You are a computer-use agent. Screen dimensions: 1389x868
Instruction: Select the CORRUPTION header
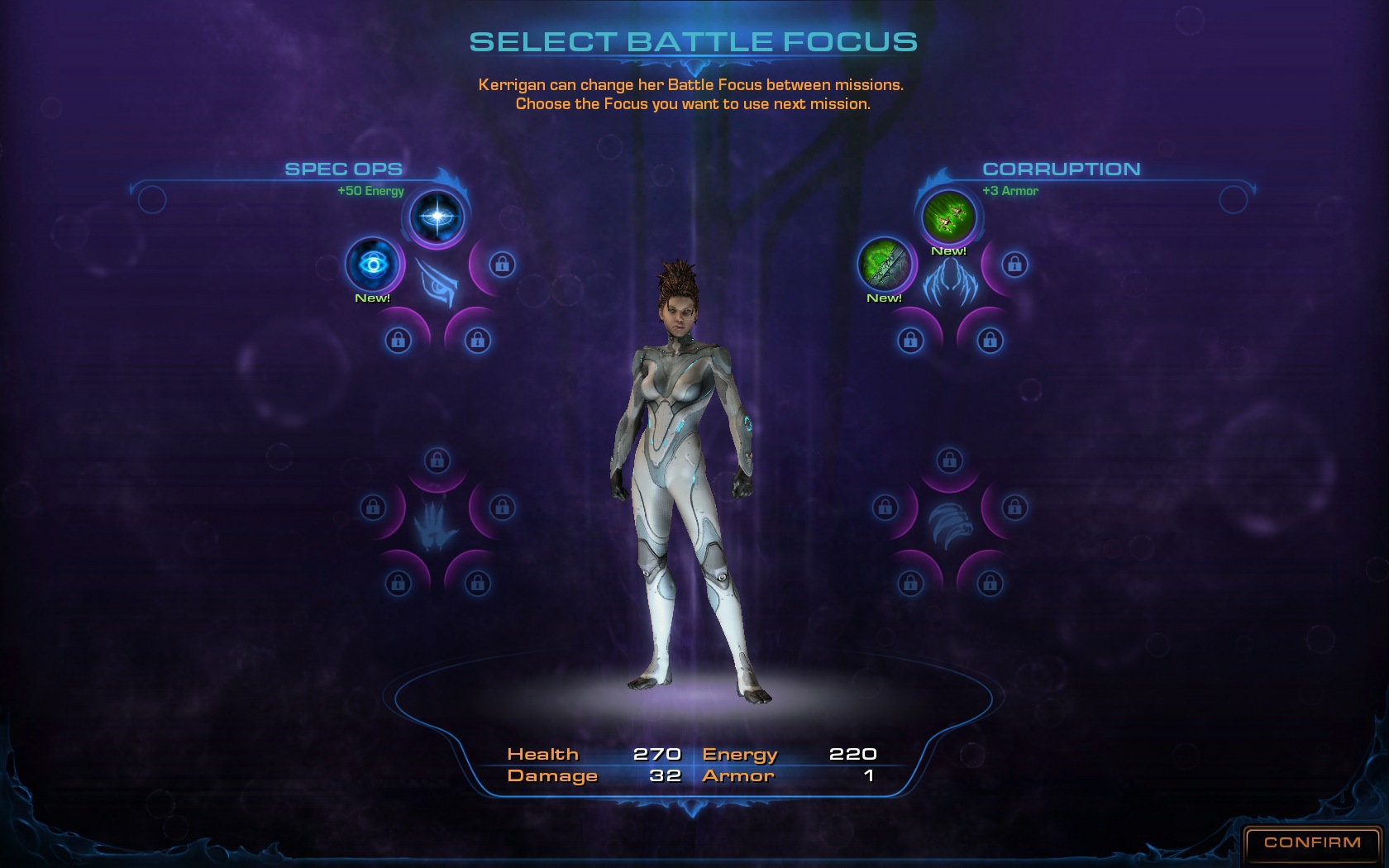click(1062, 169)
